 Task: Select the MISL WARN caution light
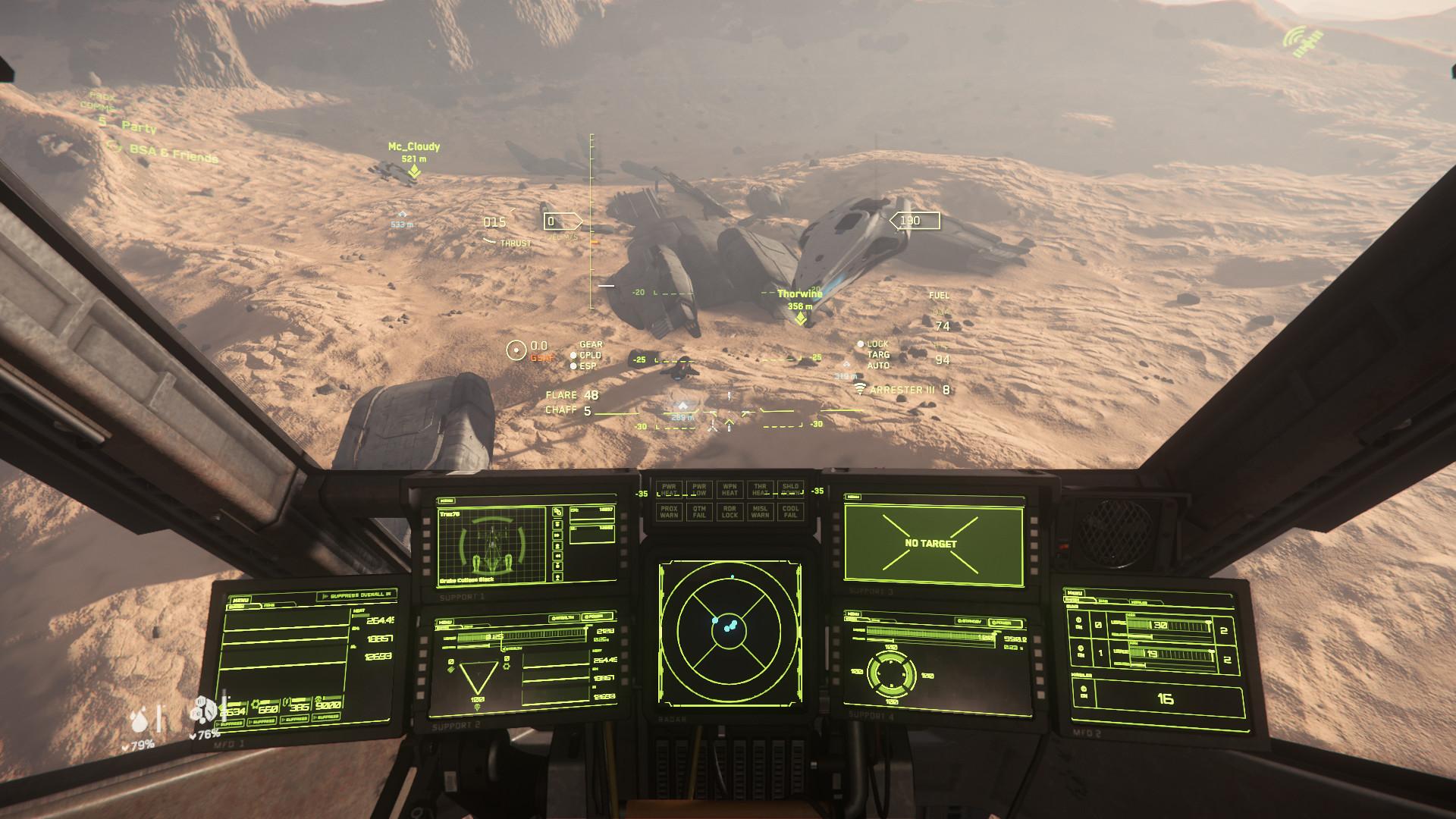point(761,512)
